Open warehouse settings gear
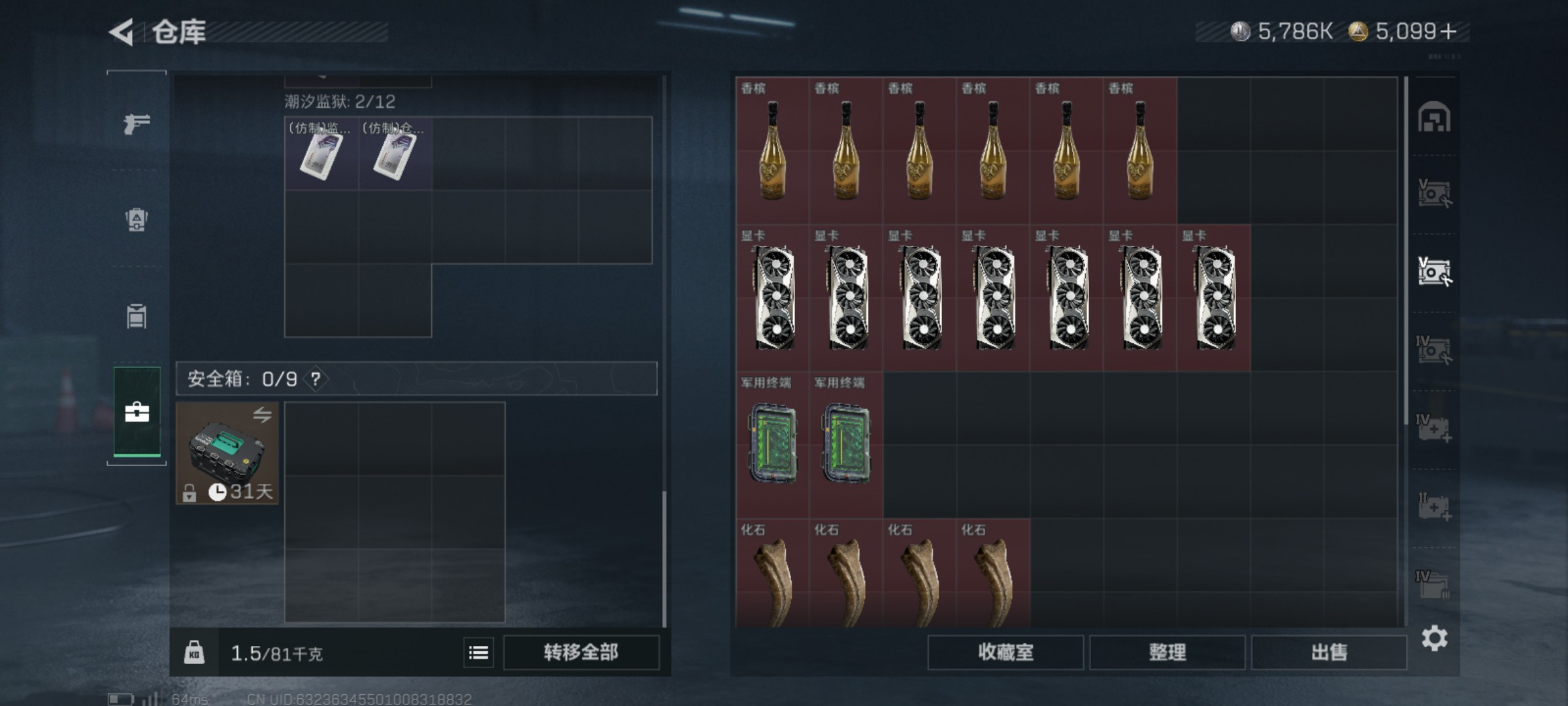 click(1434, 638)
